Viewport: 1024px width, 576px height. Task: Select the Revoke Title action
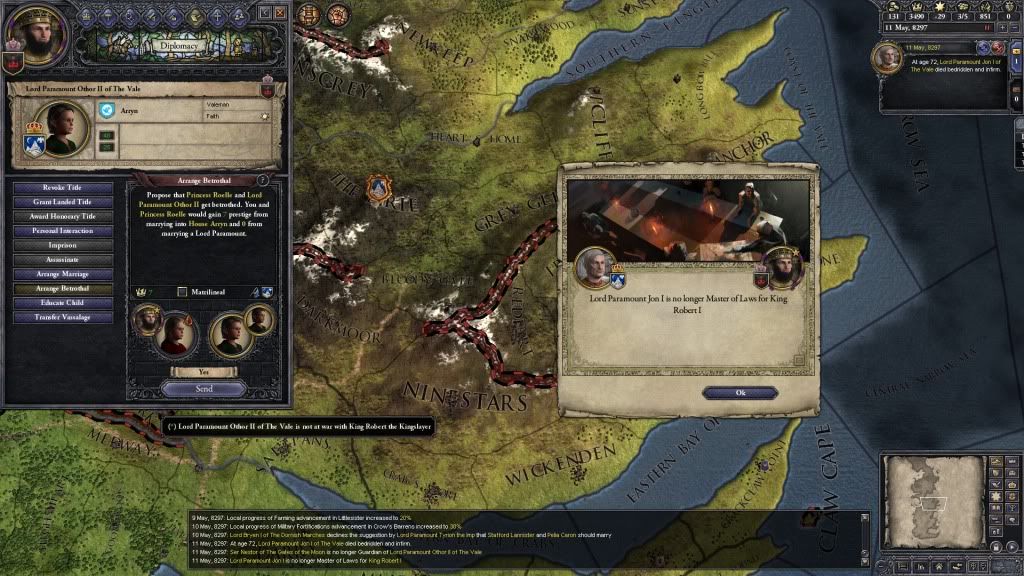[62, 188]
